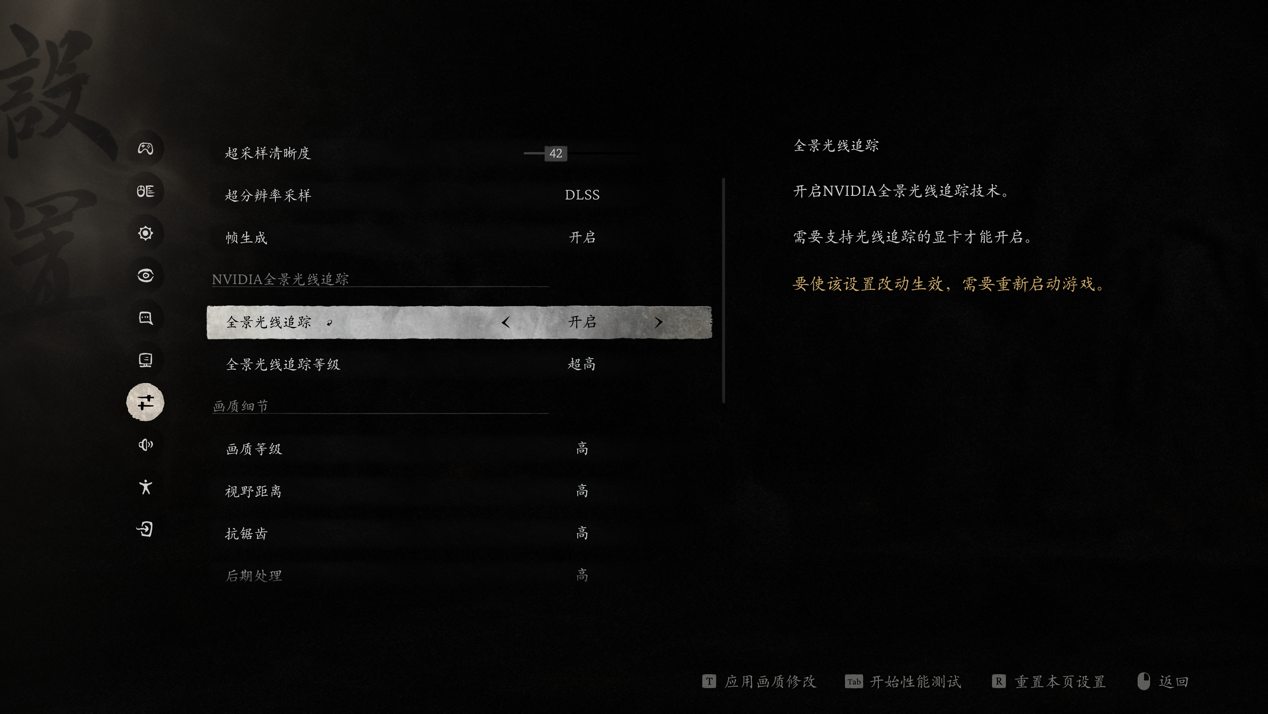Click the left arrow for 全景光线追踪

click(506, 322)
